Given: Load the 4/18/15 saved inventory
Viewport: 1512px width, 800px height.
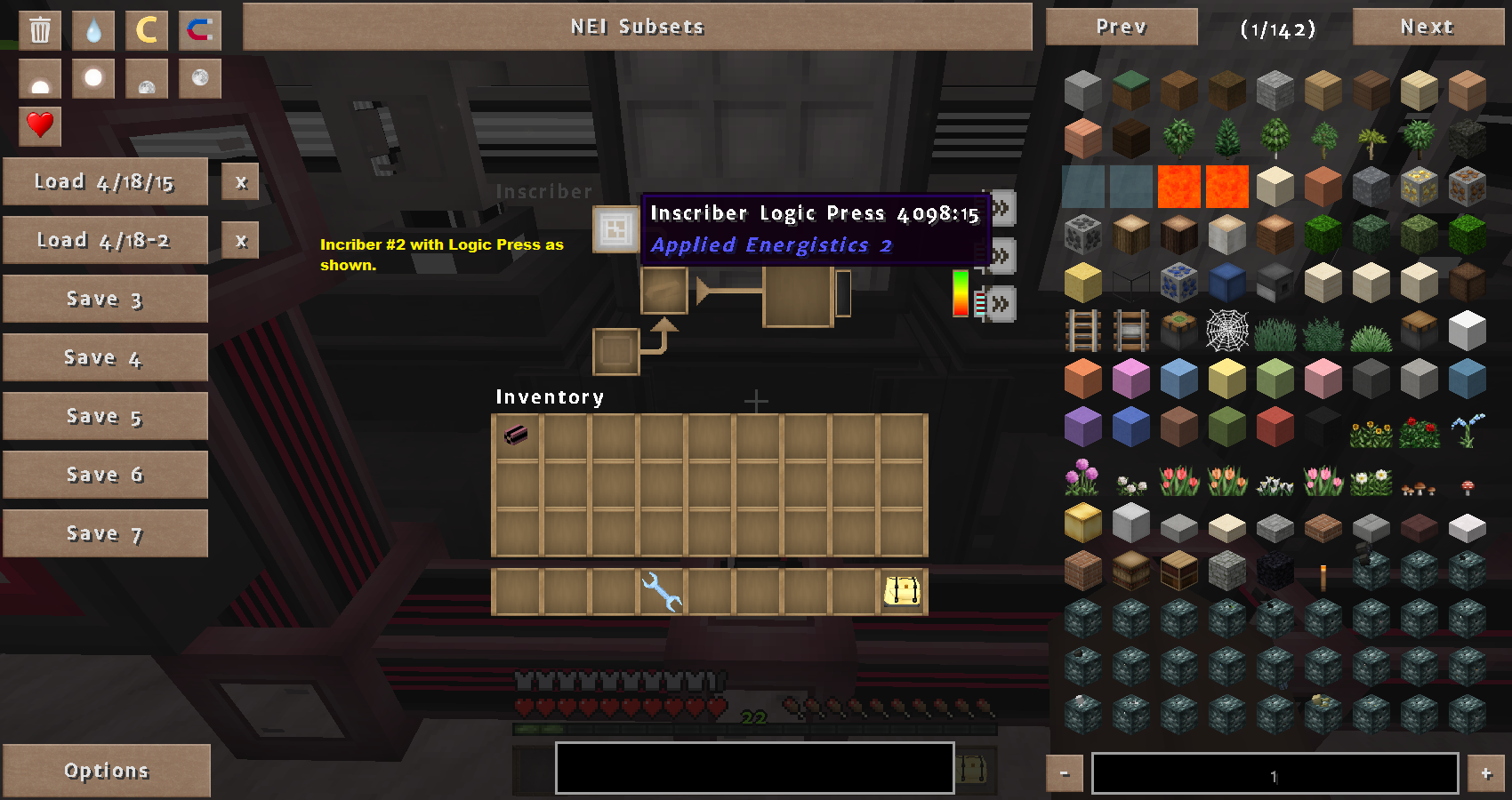Looking at the screenshot, I should 105,182.
